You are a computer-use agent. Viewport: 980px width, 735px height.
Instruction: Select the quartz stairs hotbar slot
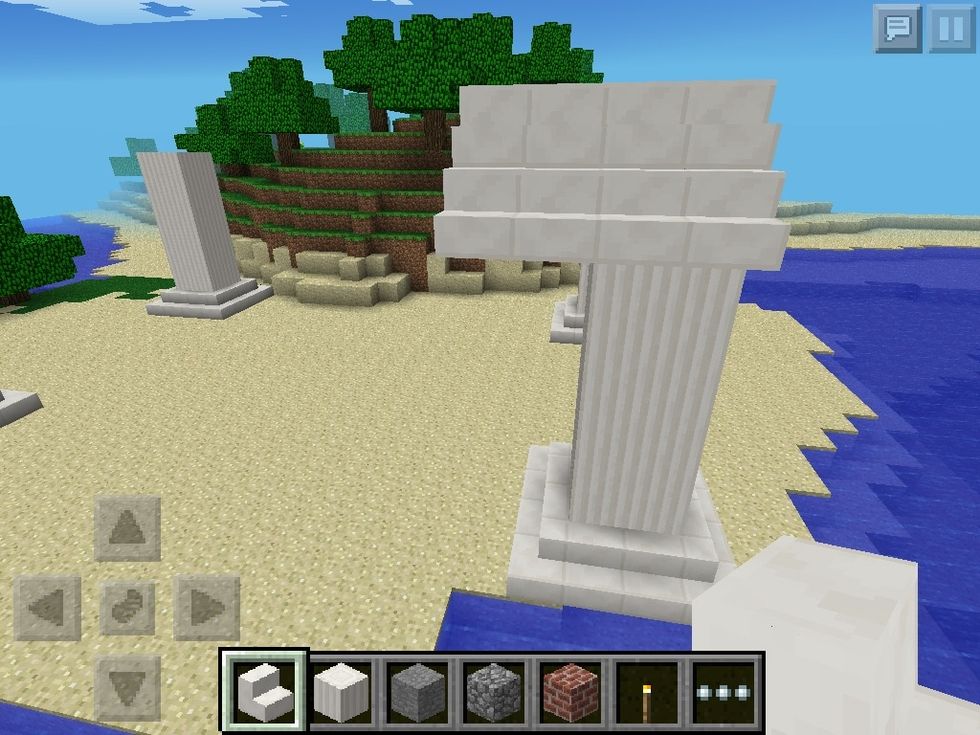265,690
